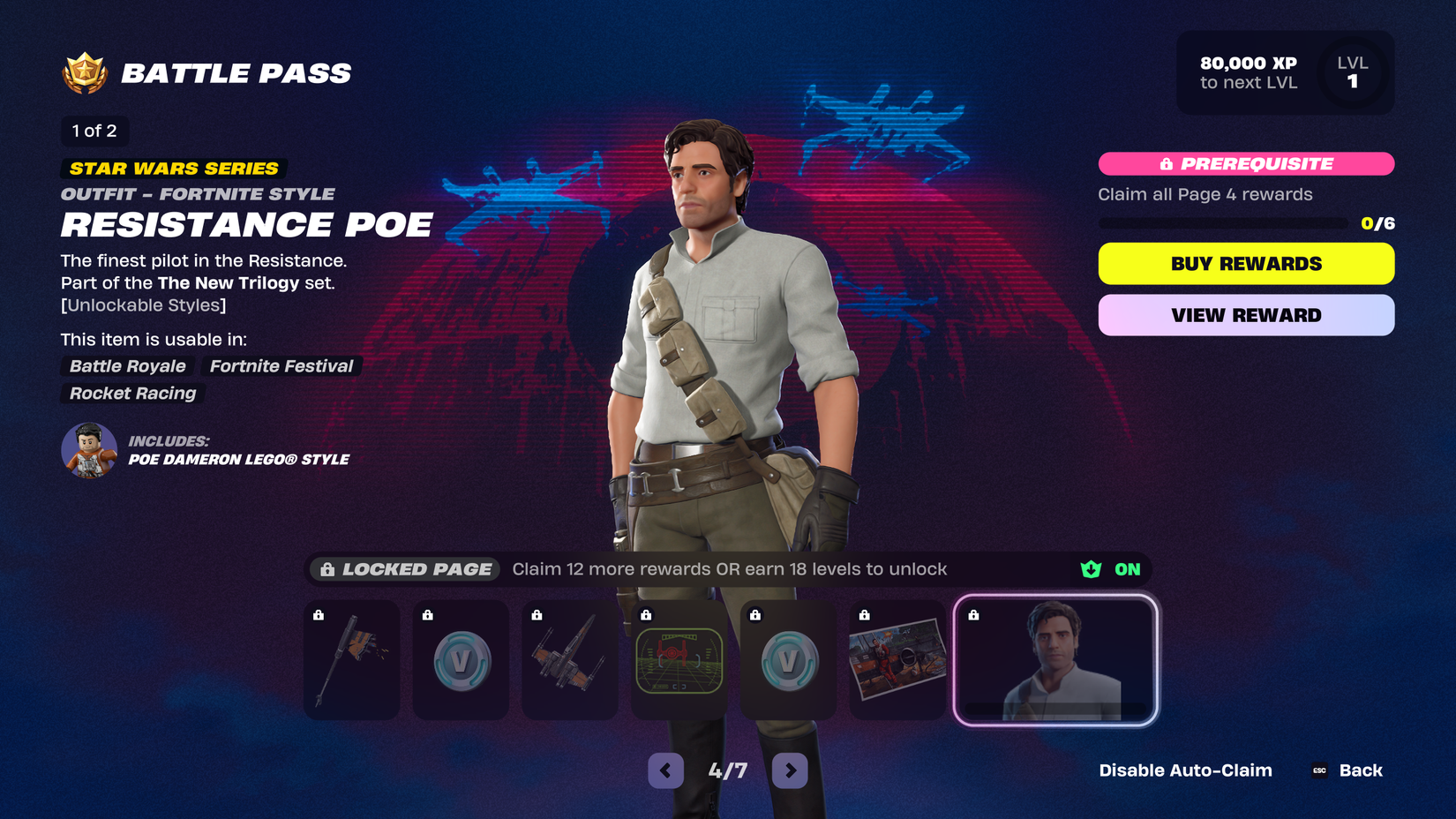Click the LVL 1 level badge

click(x=1352, y=72)
